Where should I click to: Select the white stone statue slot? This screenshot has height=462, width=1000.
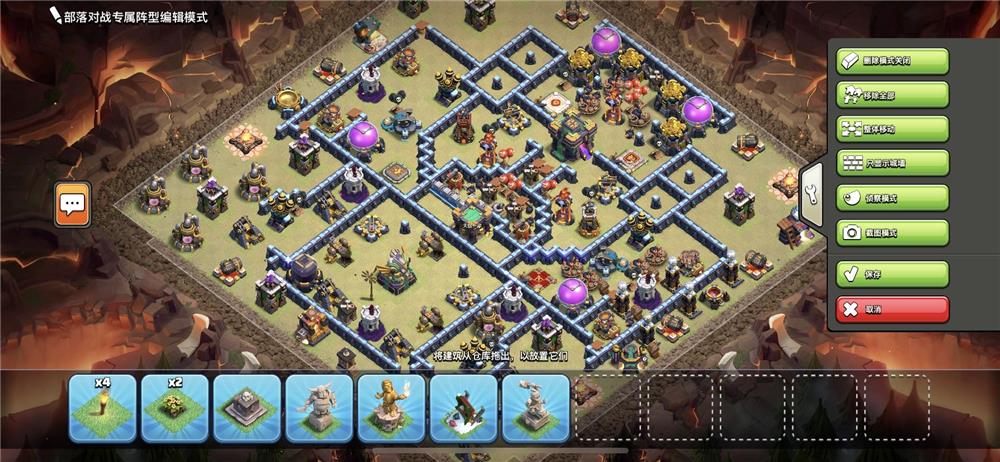[536, 408]
